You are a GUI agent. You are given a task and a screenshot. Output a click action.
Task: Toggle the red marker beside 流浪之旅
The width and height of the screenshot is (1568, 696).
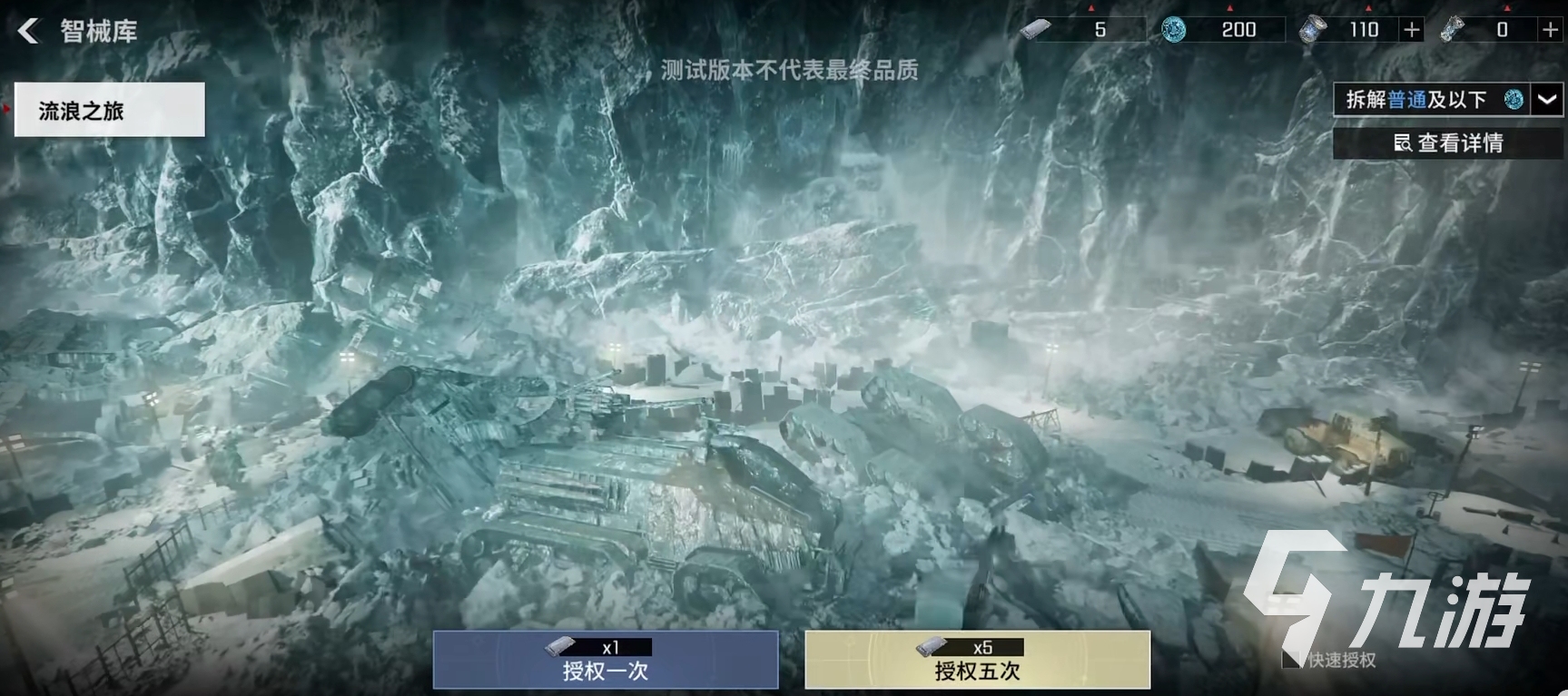[6, 110]
